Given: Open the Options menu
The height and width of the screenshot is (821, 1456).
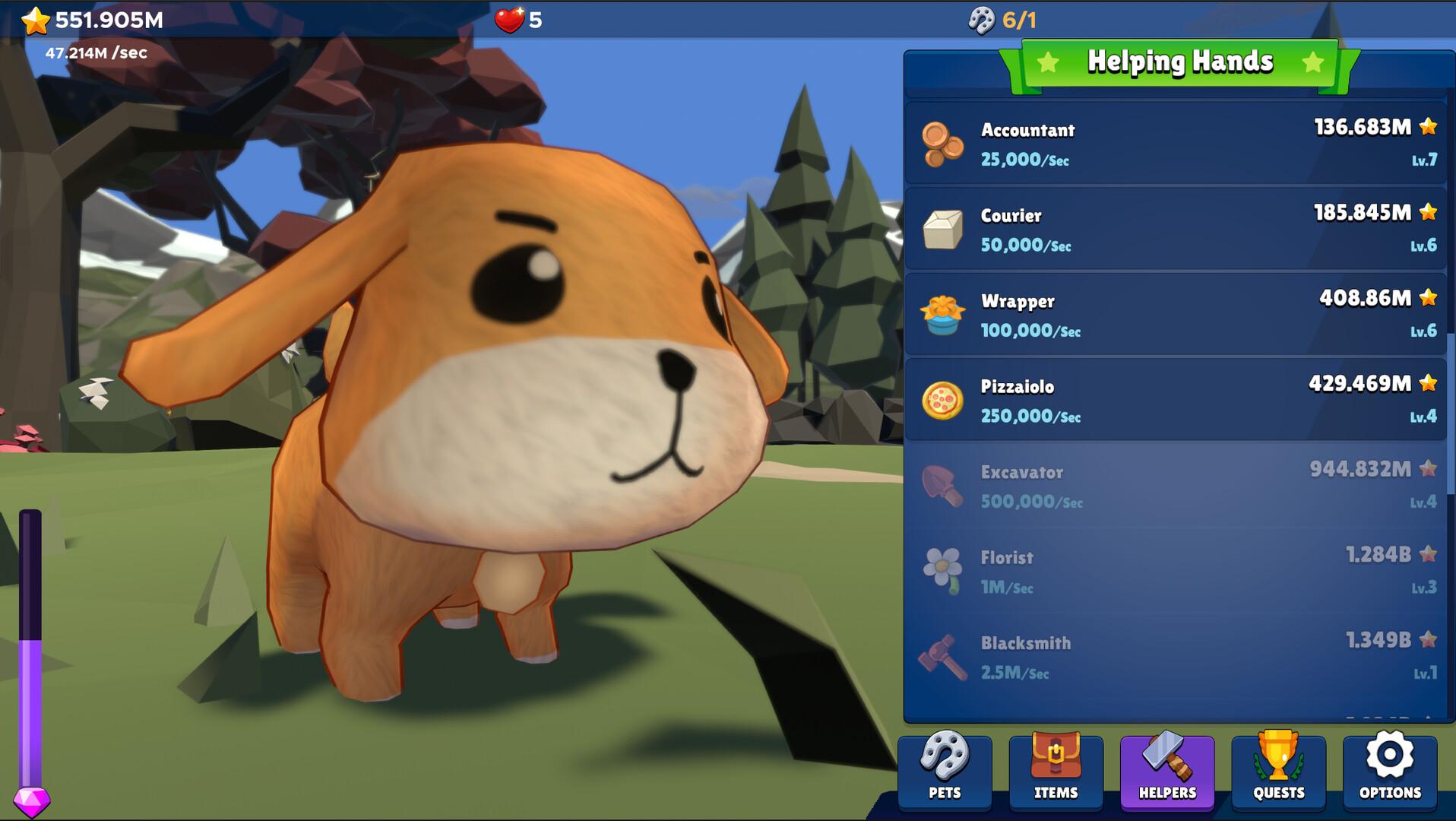Looking at the screenshot, I should [1391, 772].
